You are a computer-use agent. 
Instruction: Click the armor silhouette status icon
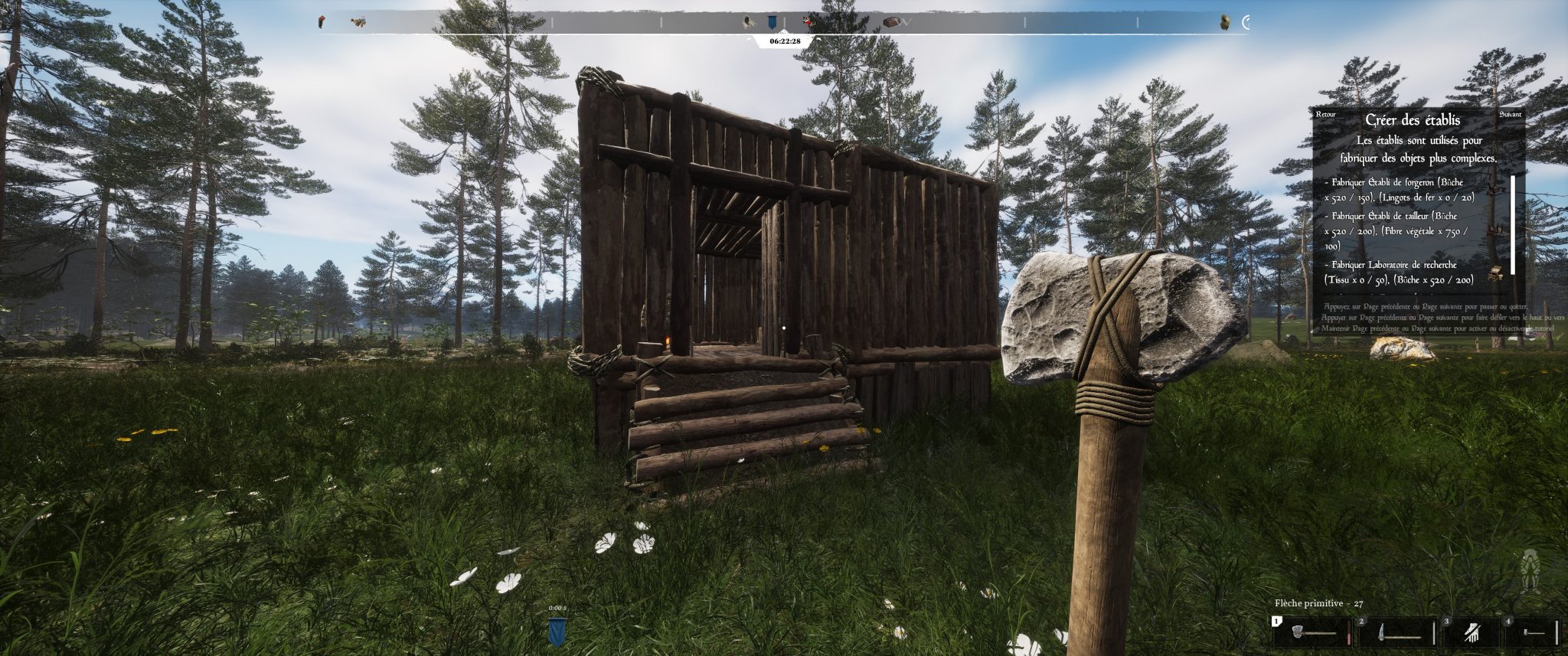click(x=1529, y=570)
